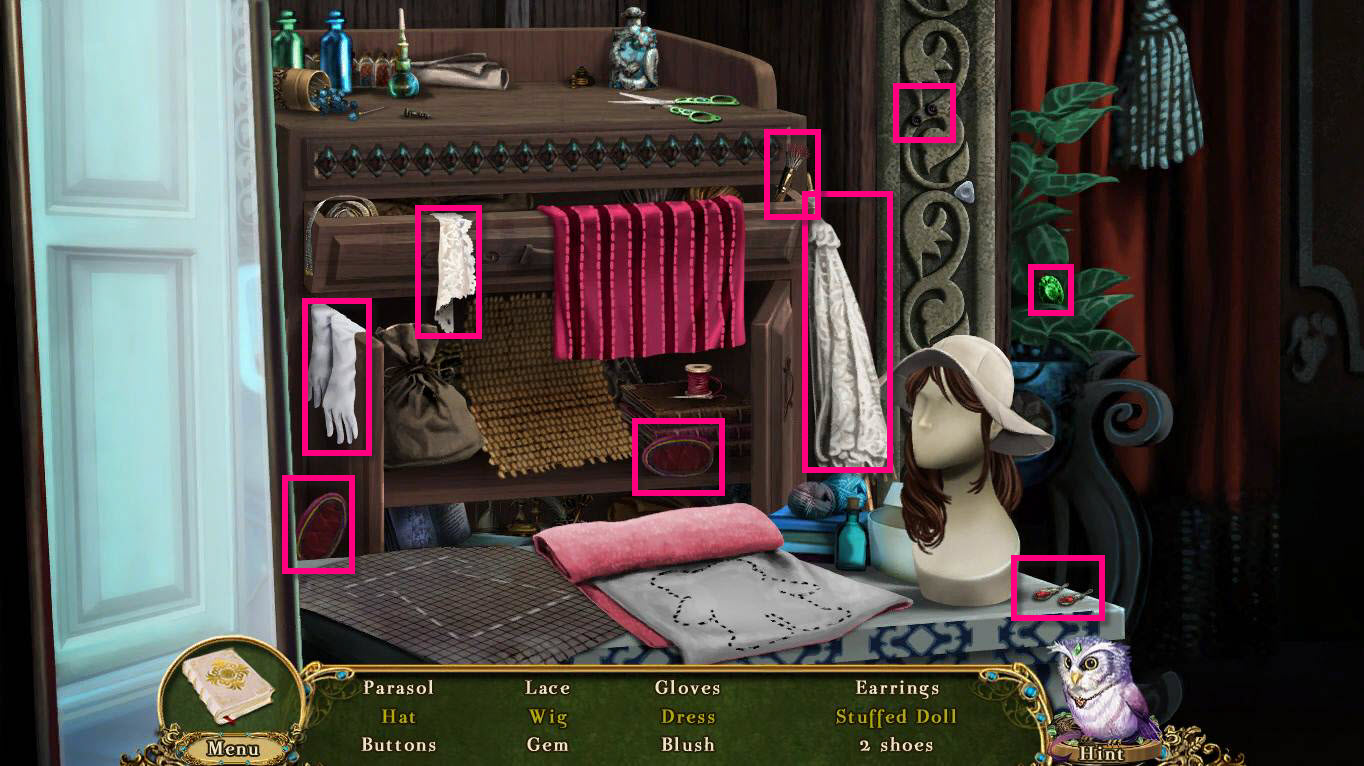Select 'Parasol' in the item word list

click(399, 688)
